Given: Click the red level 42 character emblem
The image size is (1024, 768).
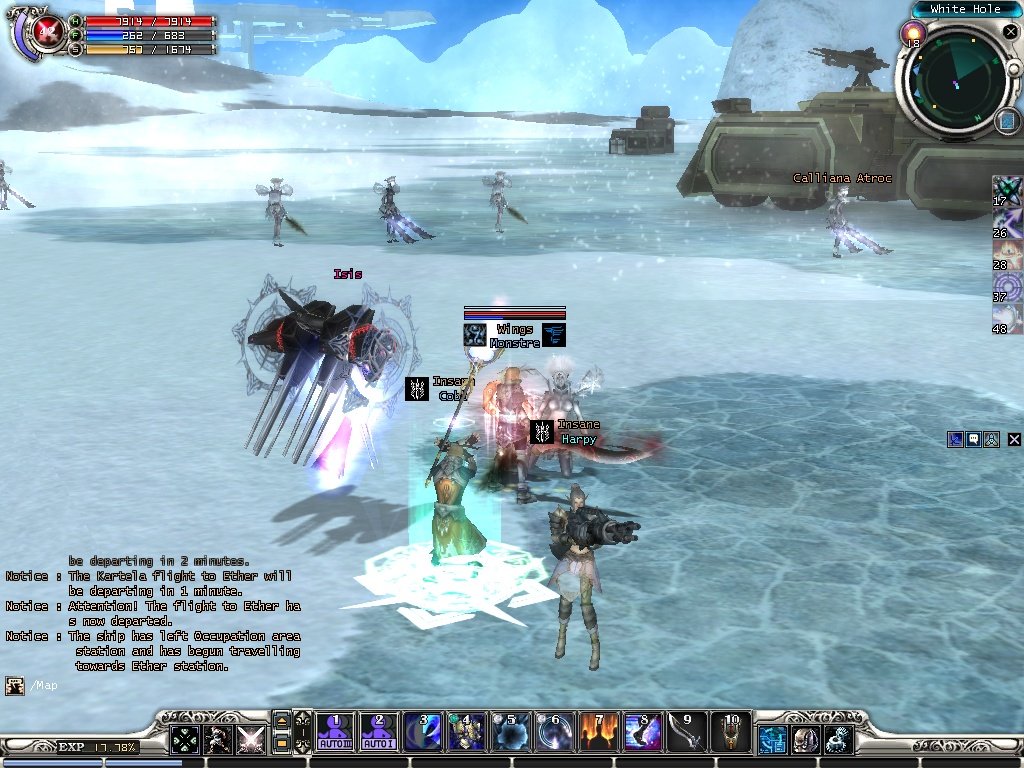Looking at the screenshot, I should 45,32.
